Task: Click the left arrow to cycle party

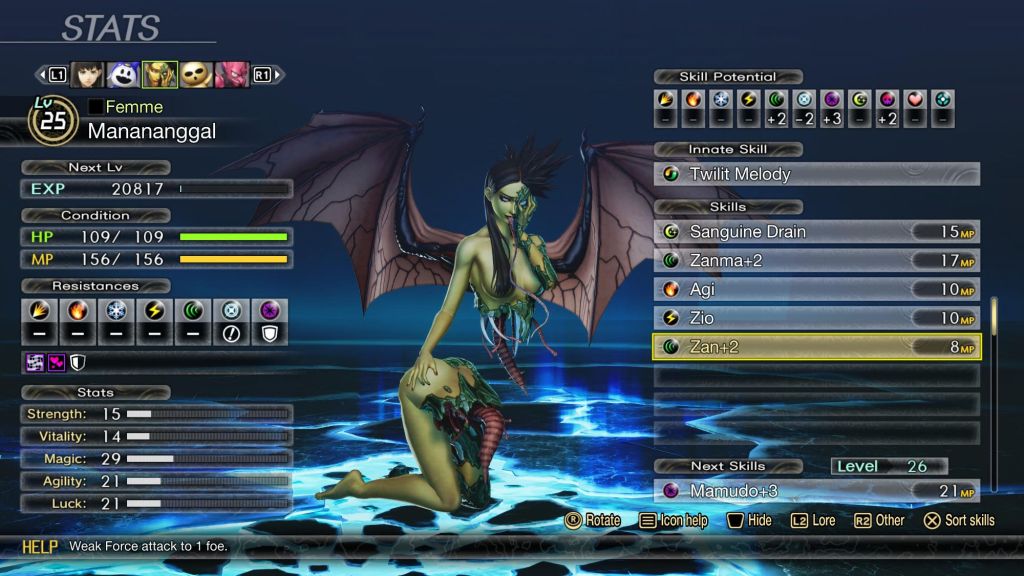Action: [x=42, y=75]
